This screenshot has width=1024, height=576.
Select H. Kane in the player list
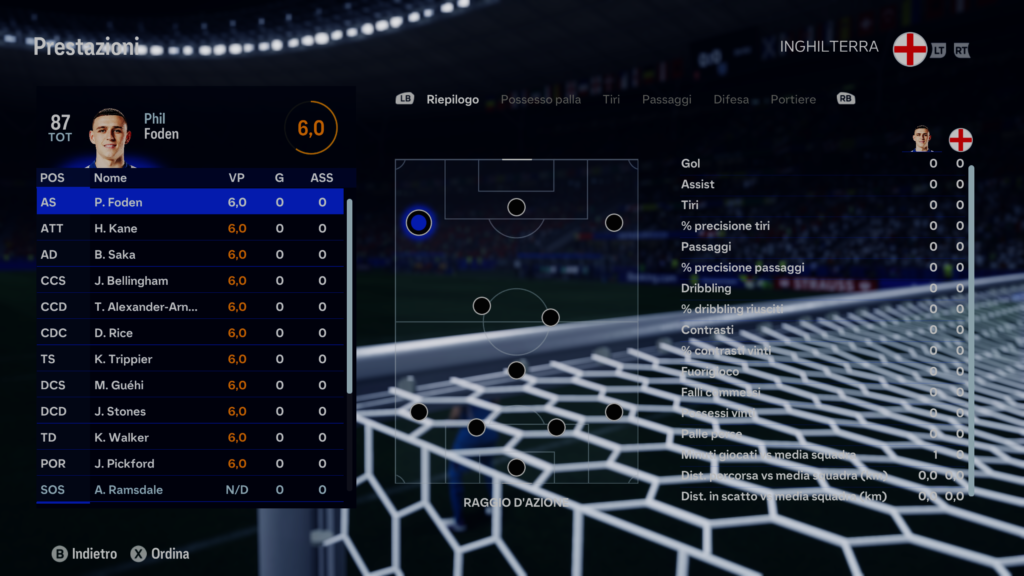click(x=190, y=229)
